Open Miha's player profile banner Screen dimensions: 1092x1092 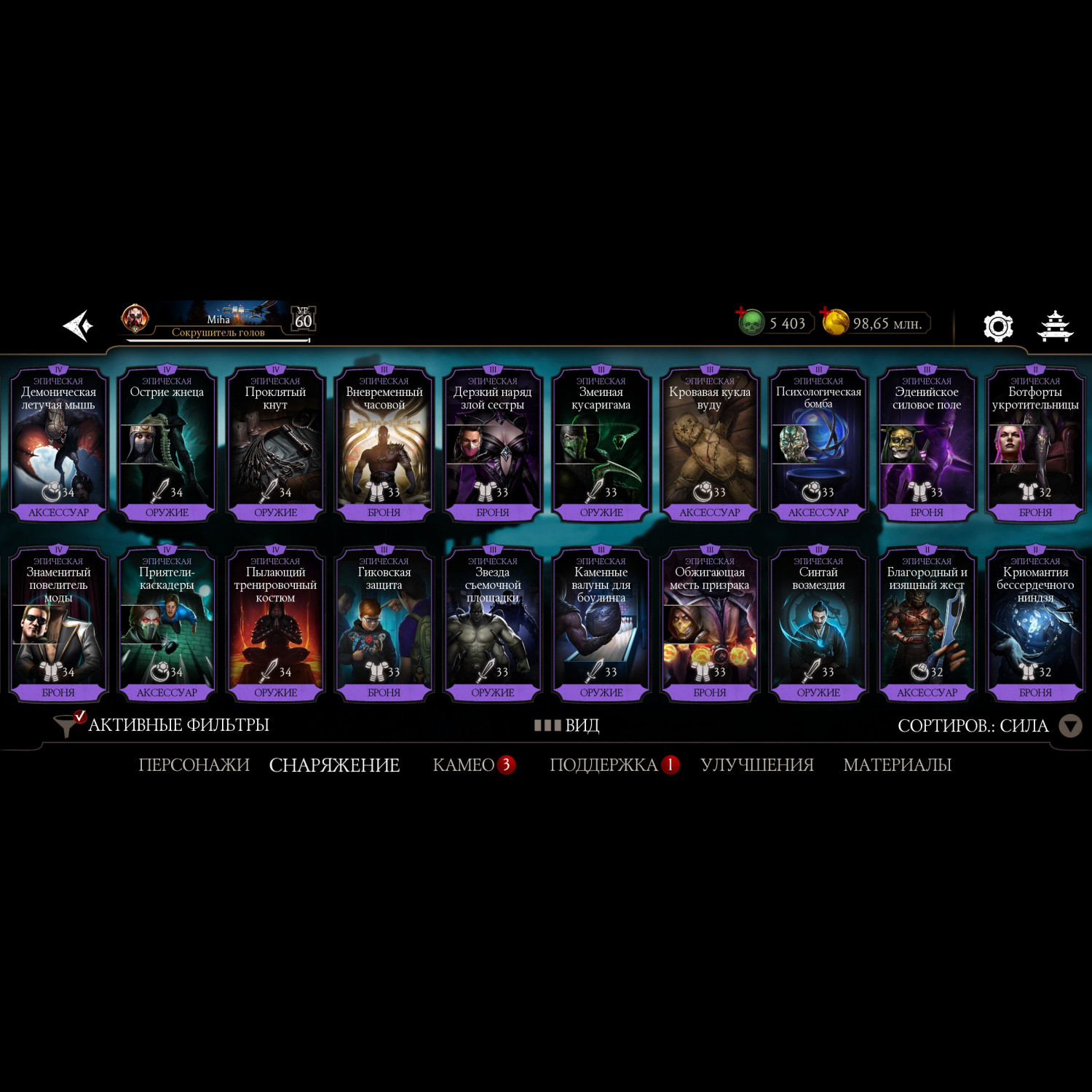pyautogui.click(x=218, y=322)
